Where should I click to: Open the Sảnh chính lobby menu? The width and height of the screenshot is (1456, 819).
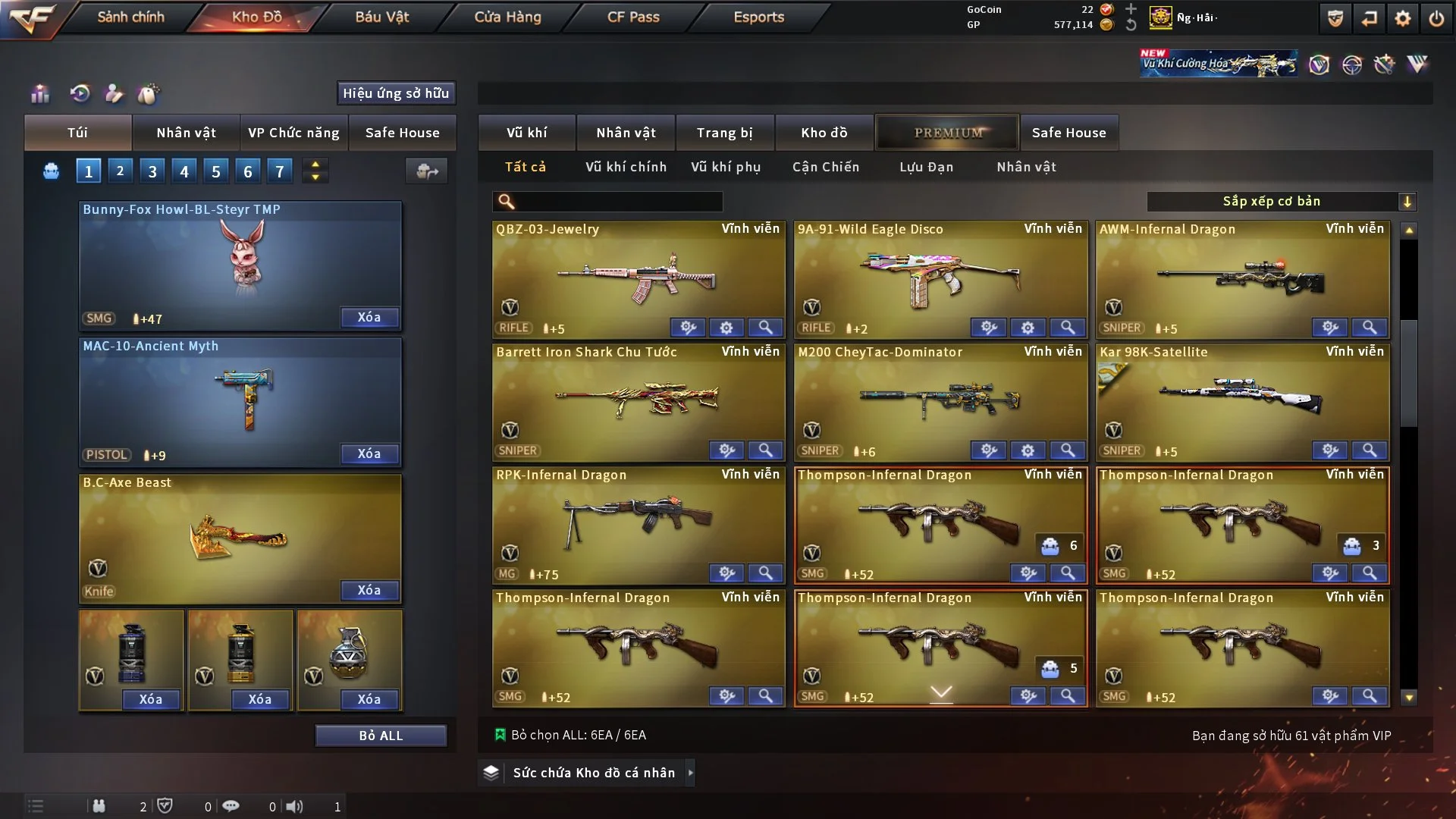point(130,17)
